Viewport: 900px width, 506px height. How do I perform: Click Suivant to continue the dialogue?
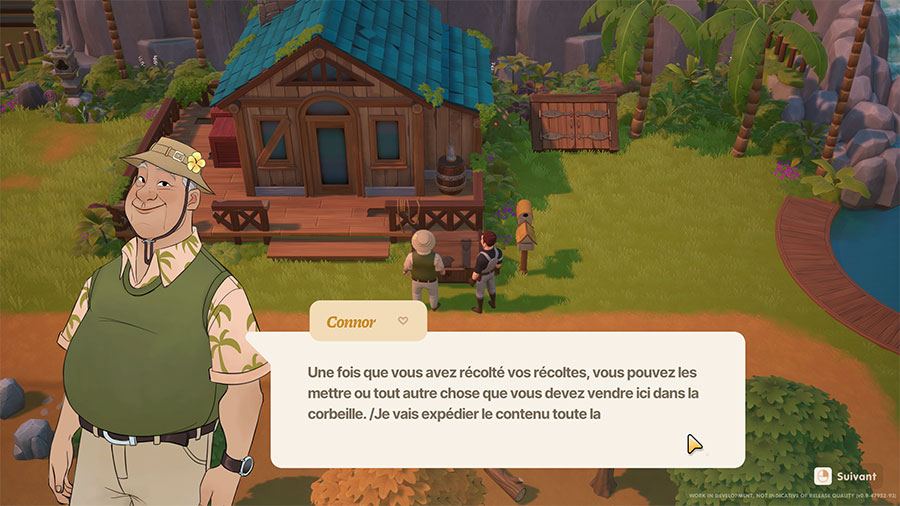[x=846, y=476]
